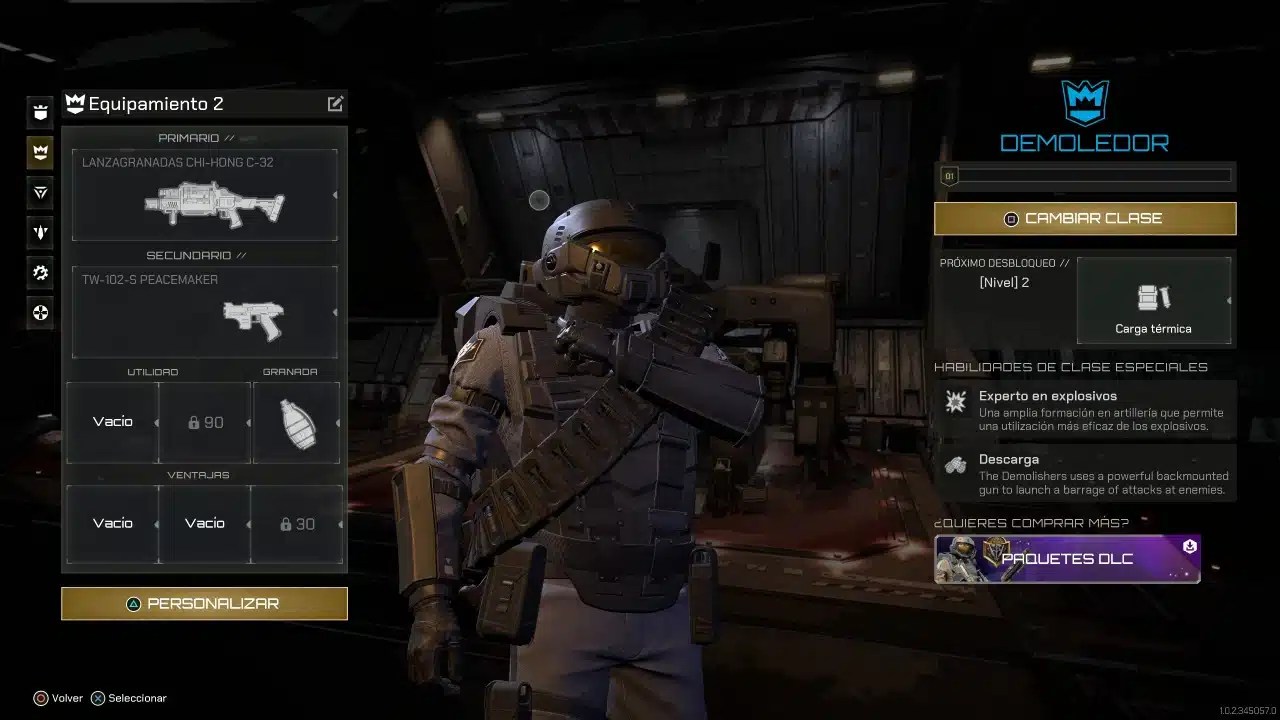Image resolution: width=1280 pixels, height=720 pixels.
Task: Open the Lanzagranadas Chi-Hong C-32 primary weapon slot
Action: [204, 196]
